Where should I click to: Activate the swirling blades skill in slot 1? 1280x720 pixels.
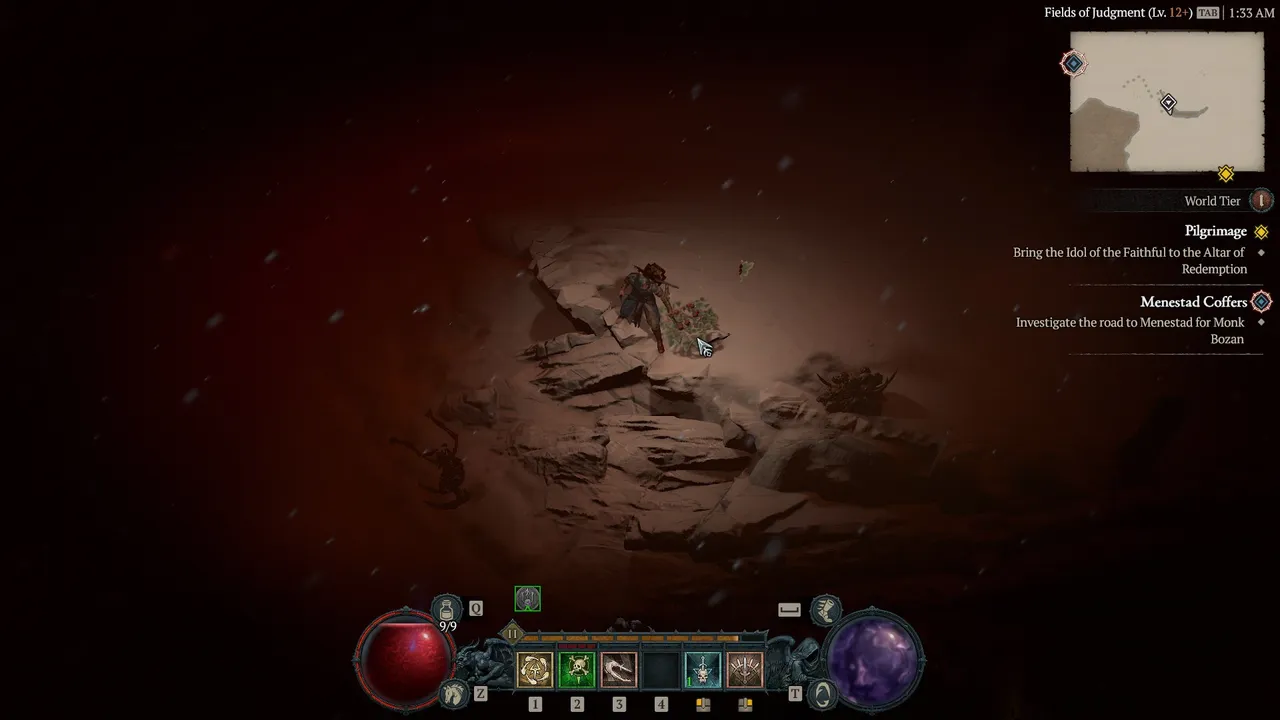pos(535,670)
